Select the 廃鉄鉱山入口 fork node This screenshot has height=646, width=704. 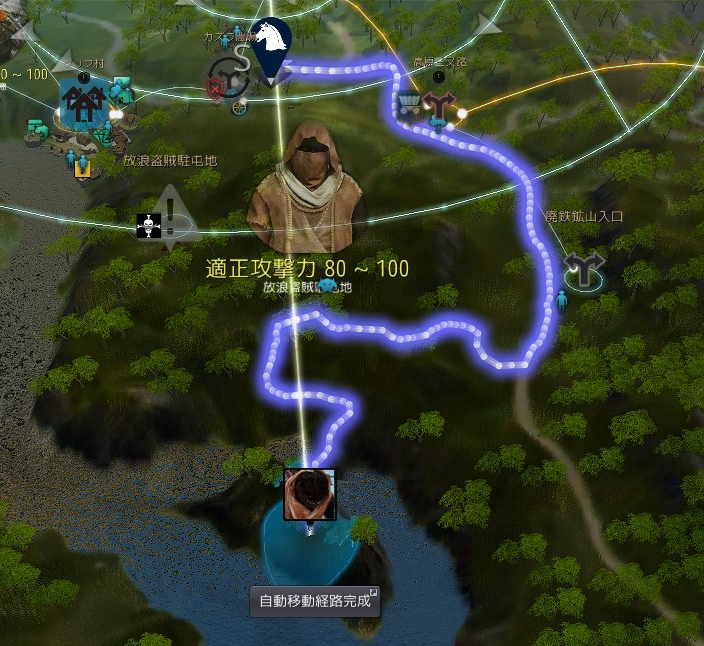point(582,269)
